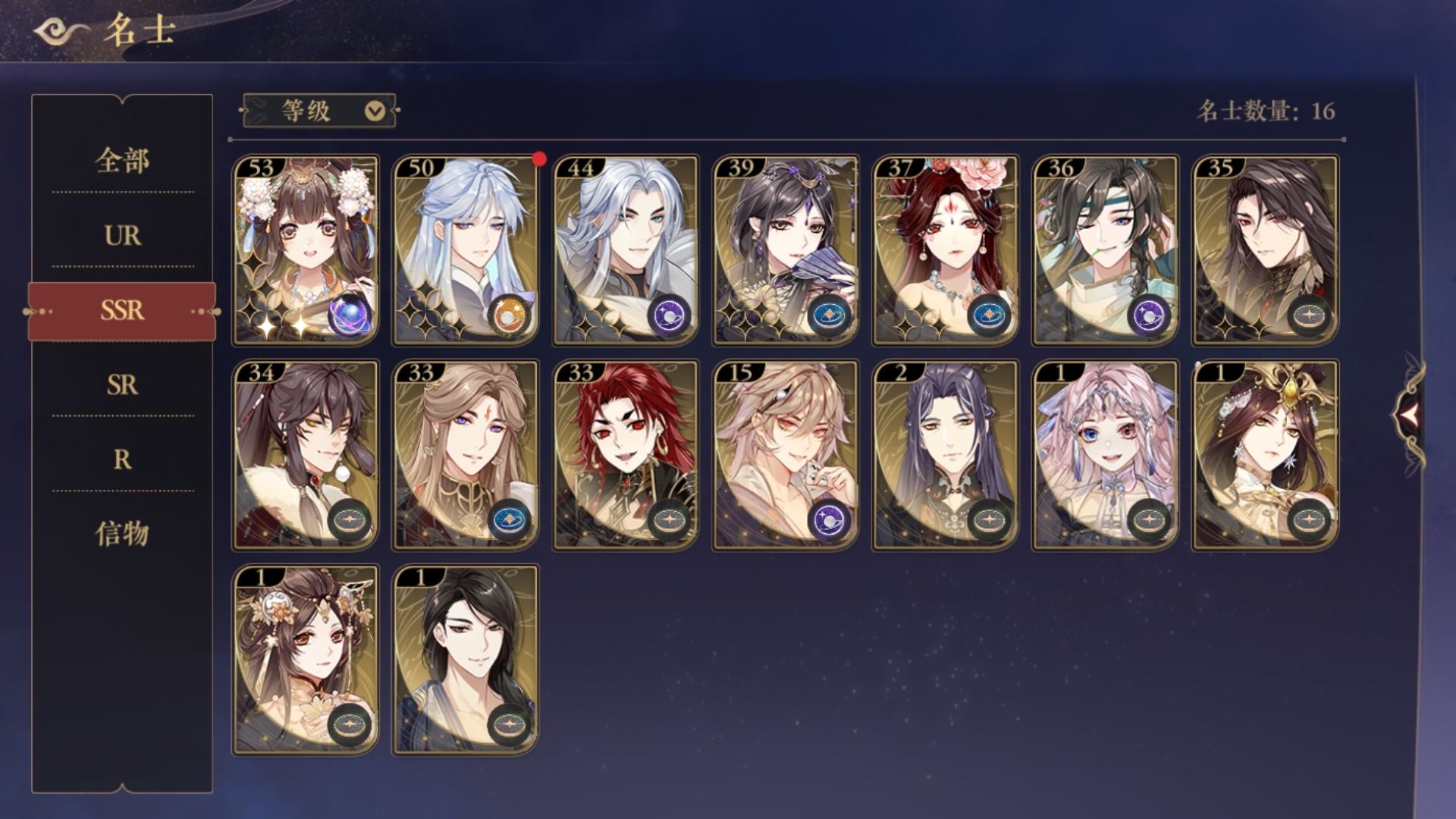Open the level 37 peony-haired card

(945, 250)
